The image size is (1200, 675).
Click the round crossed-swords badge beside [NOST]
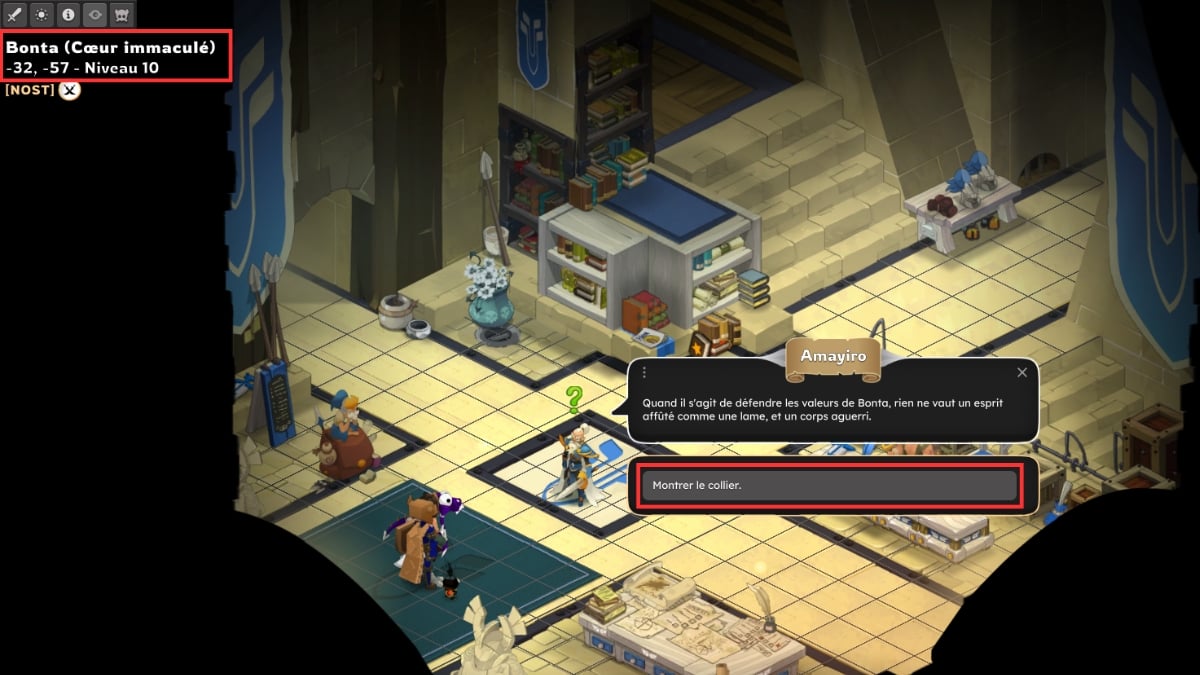[x=69, y=90]
